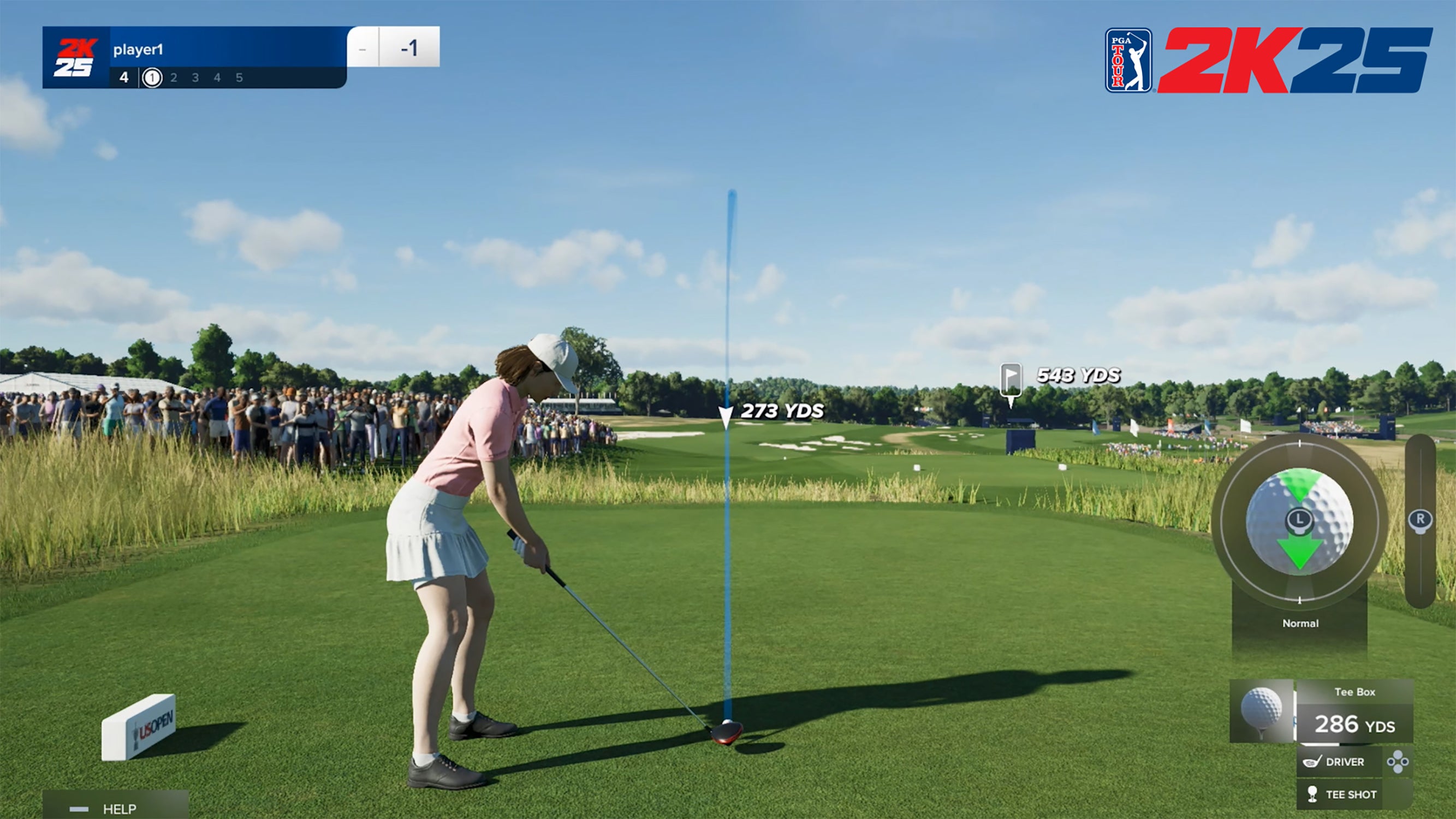The image size is (1456, 819).
Task: Select hole 1 indicator on the scoreboard
Action: pos(153,78)
